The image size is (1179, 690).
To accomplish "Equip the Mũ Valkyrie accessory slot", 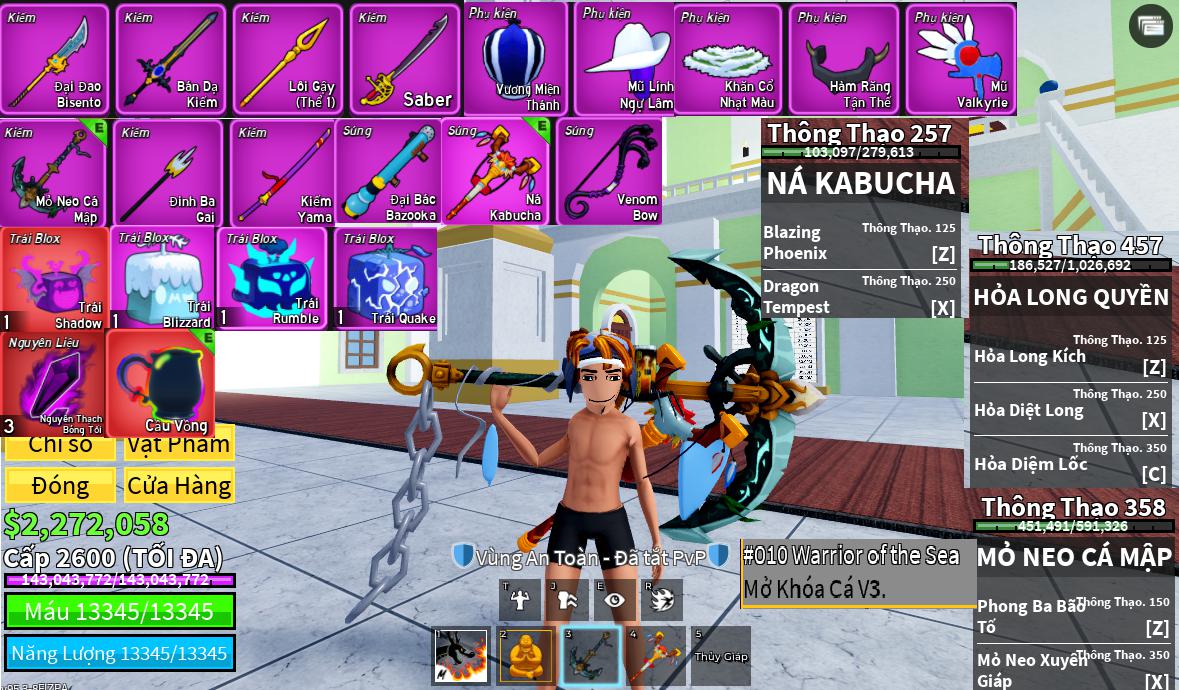I will (961, 59).
